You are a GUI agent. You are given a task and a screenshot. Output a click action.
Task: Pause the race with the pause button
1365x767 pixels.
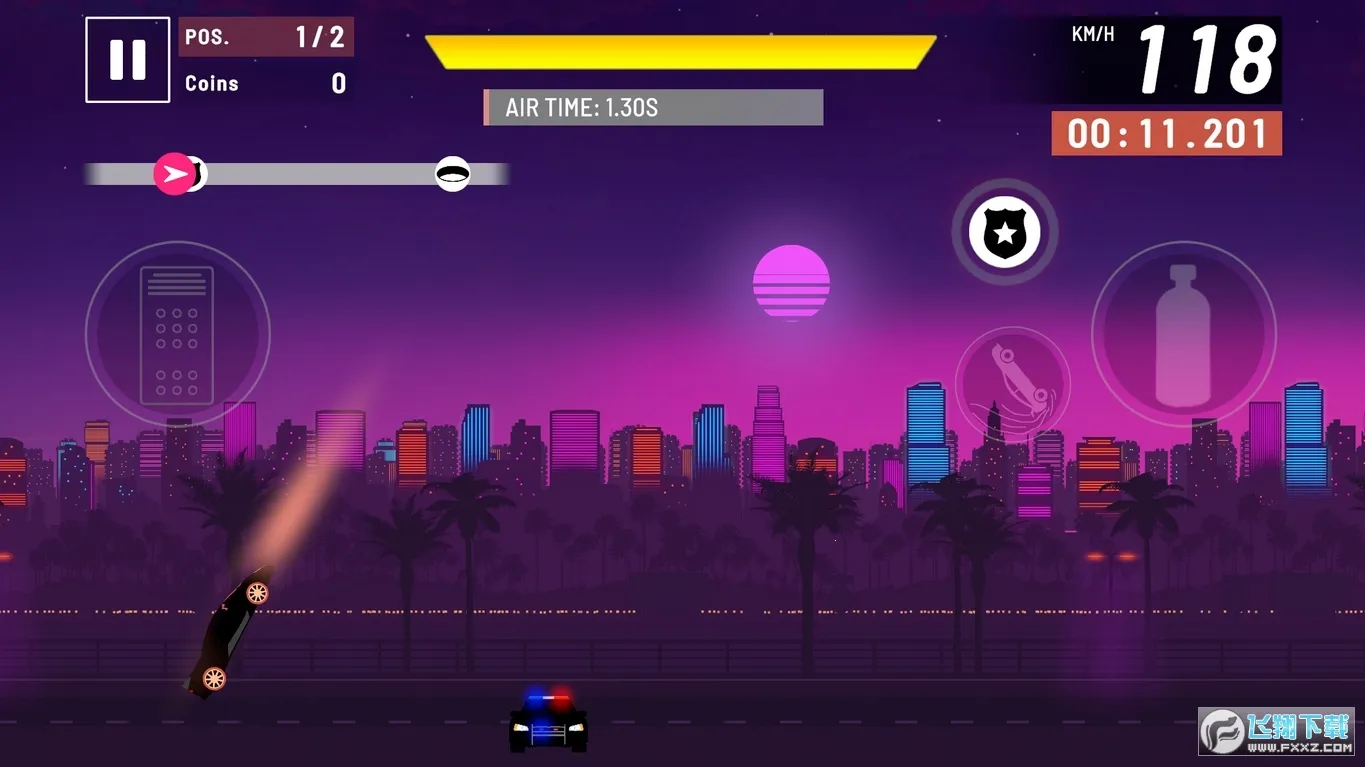coord(127,59)
